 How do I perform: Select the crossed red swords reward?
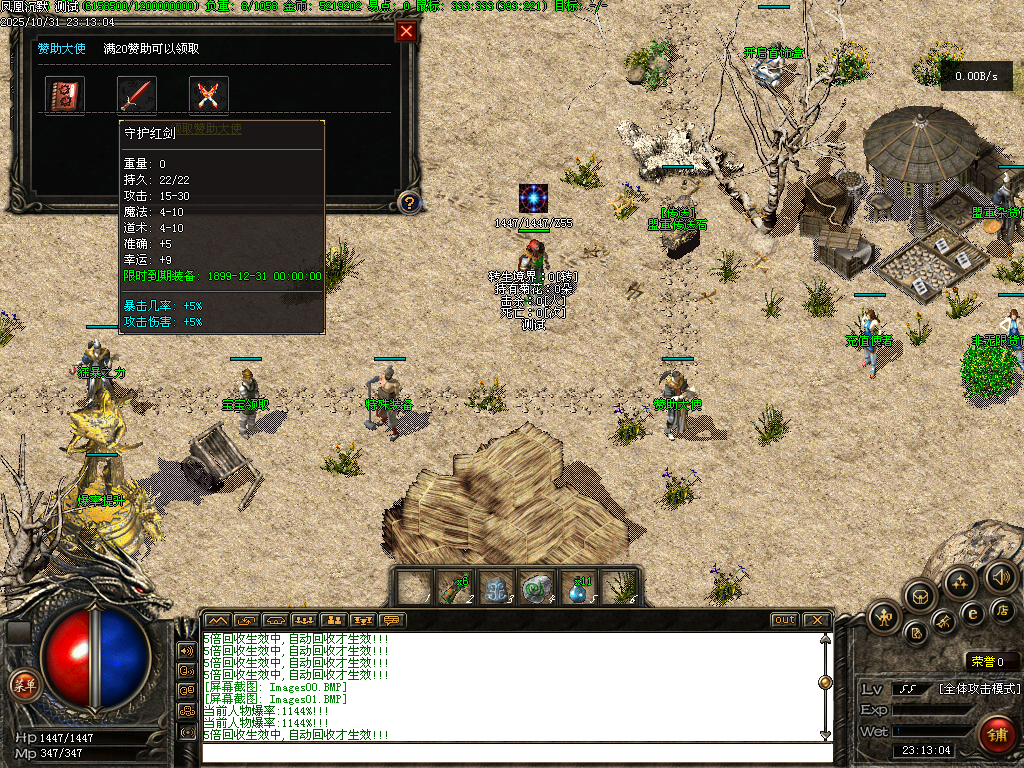pos(209,95)
